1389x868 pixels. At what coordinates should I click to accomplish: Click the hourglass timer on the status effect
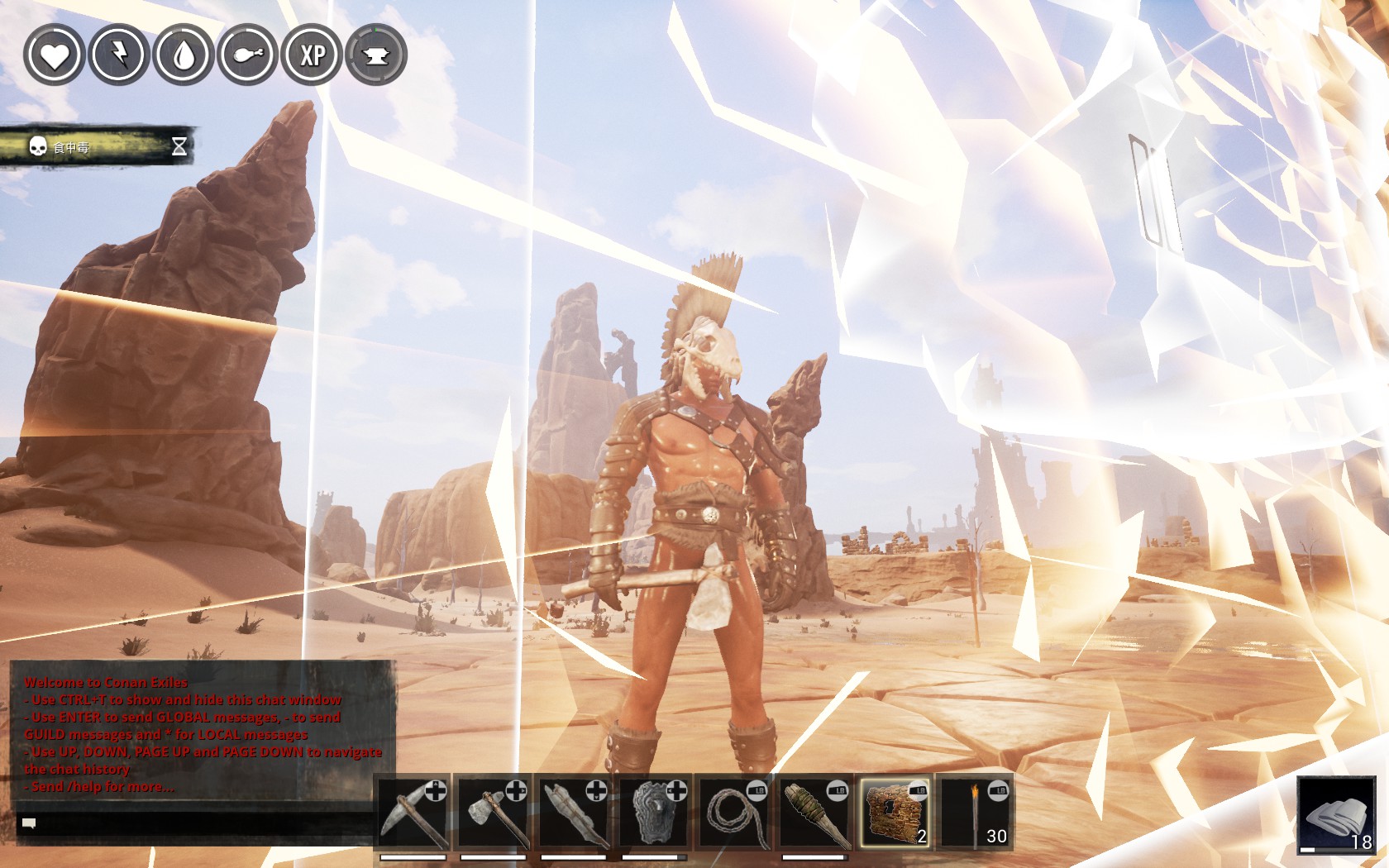pyautogui.click(x=179, y=145)
